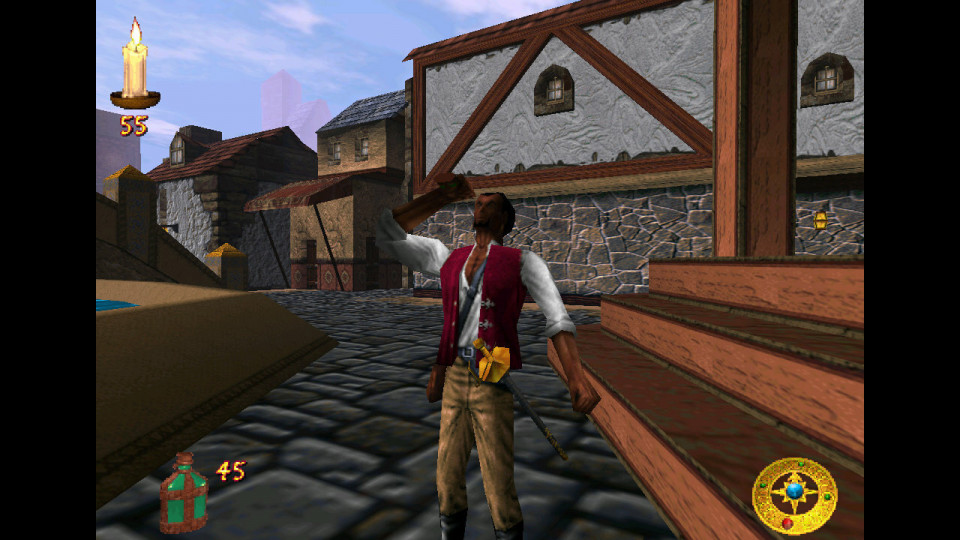
Task: Click the candle health icon
Action: (135, 67)
